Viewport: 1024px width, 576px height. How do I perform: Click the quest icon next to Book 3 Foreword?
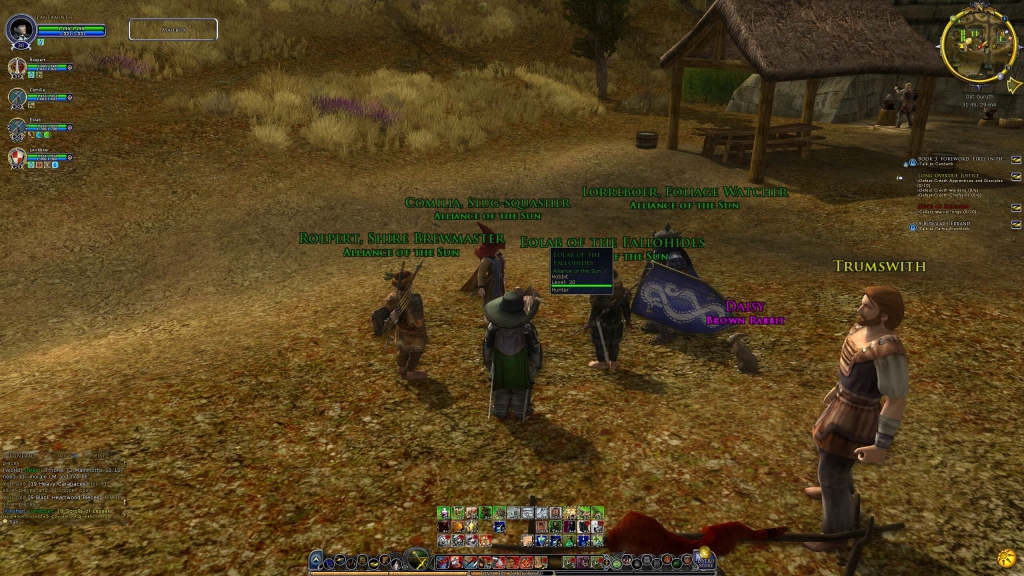pos(912,161)
